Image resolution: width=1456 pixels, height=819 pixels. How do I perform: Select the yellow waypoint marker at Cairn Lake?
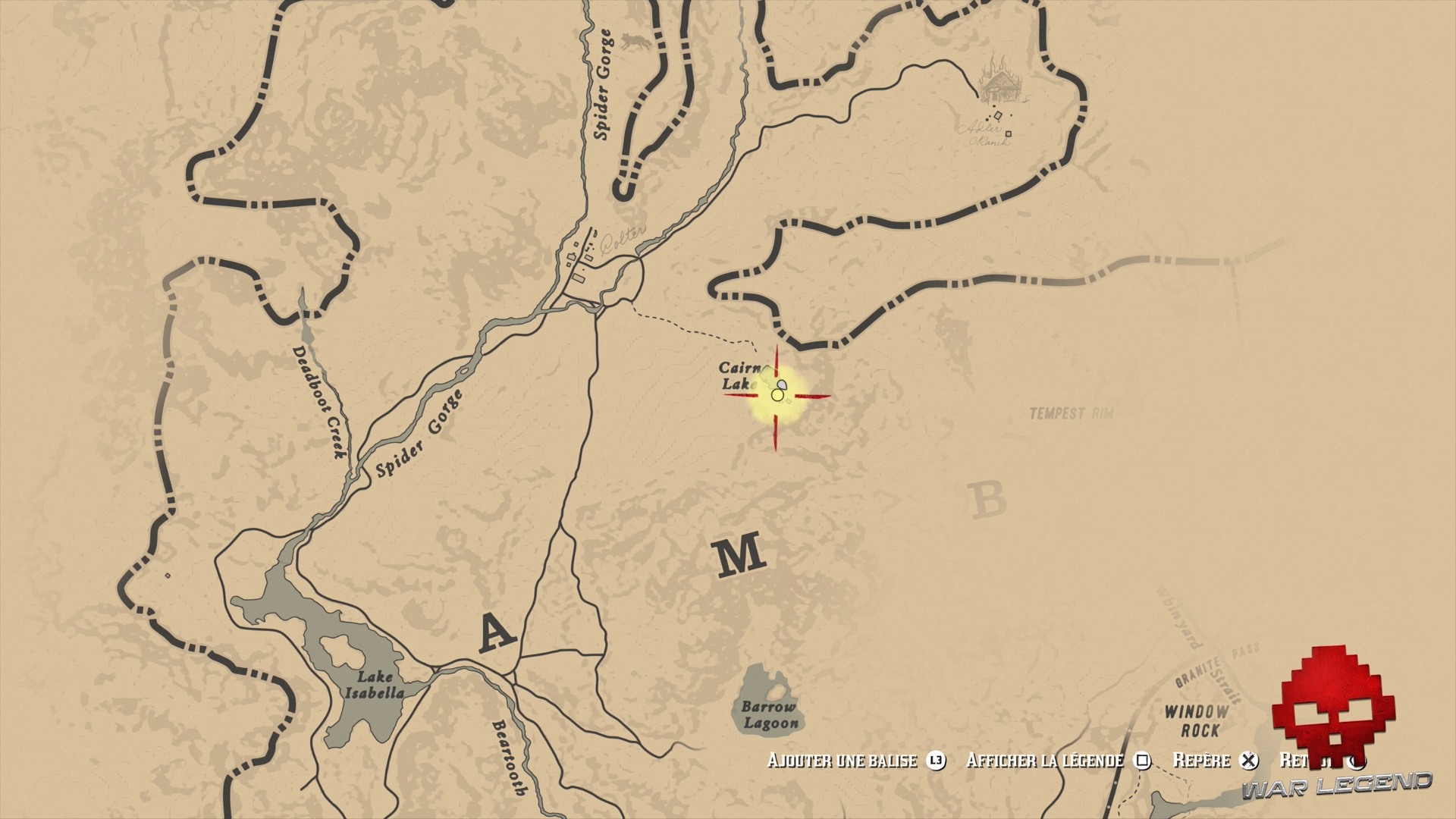(776, 394)
